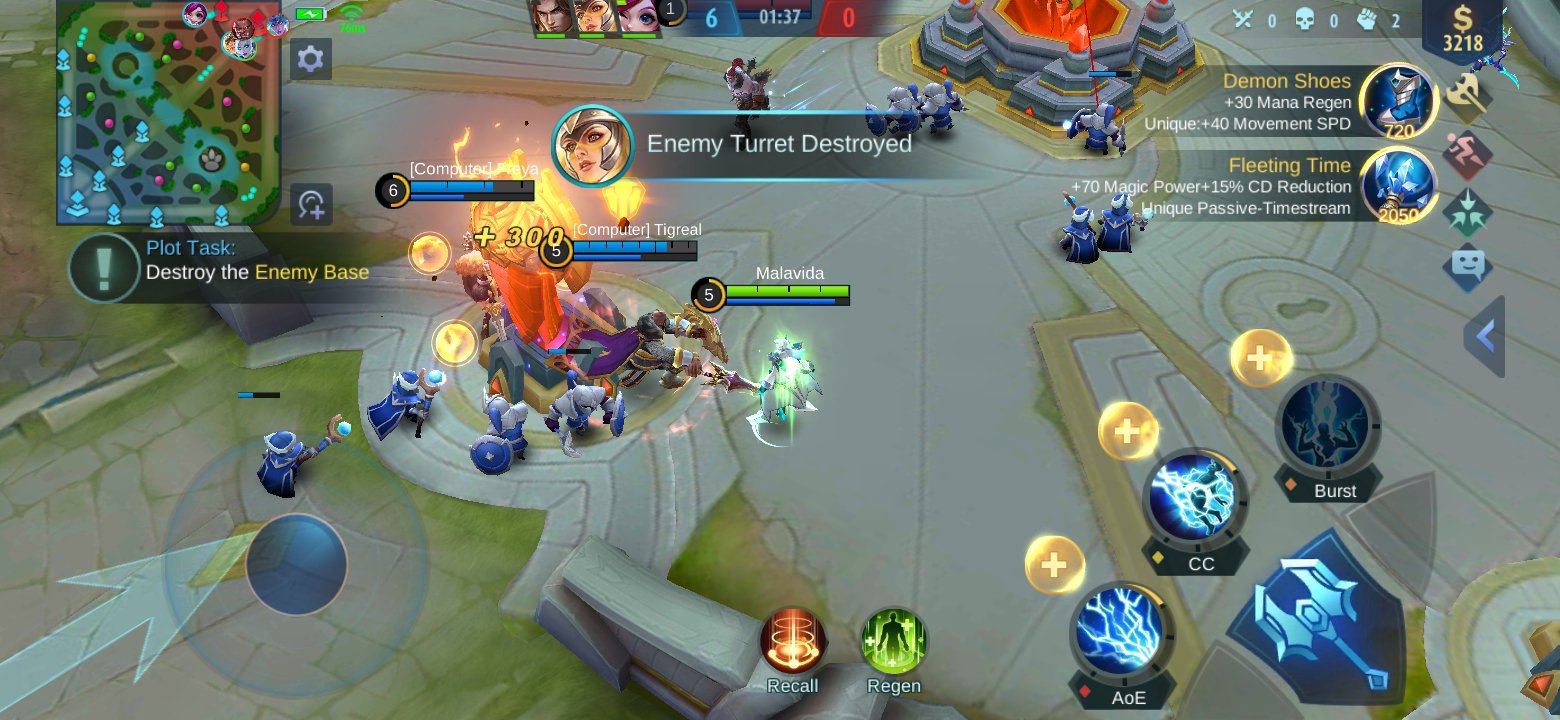Send the retreat signal
Screen dimensions: 1560x720
1467,155
